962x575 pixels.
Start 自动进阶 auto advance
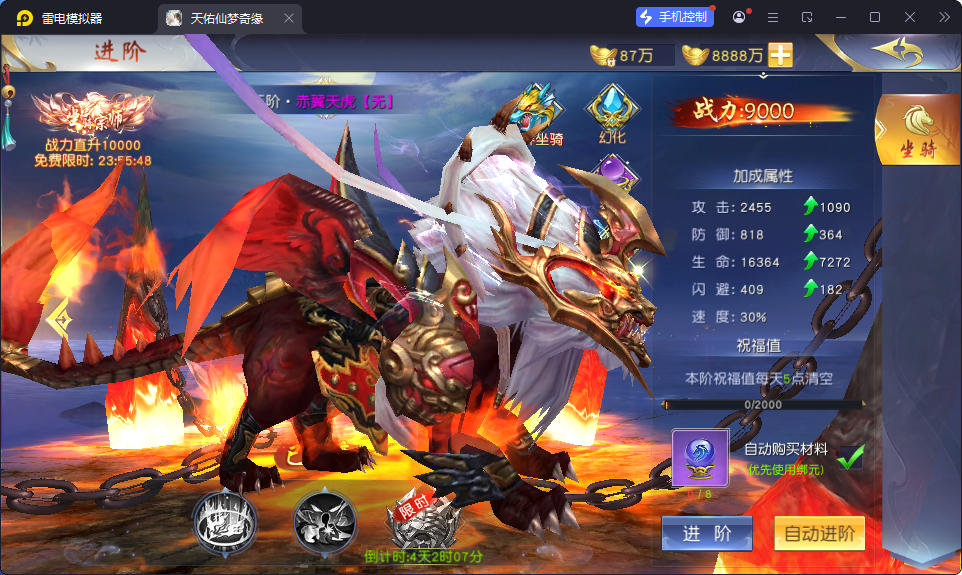click(x=819, y=534)
